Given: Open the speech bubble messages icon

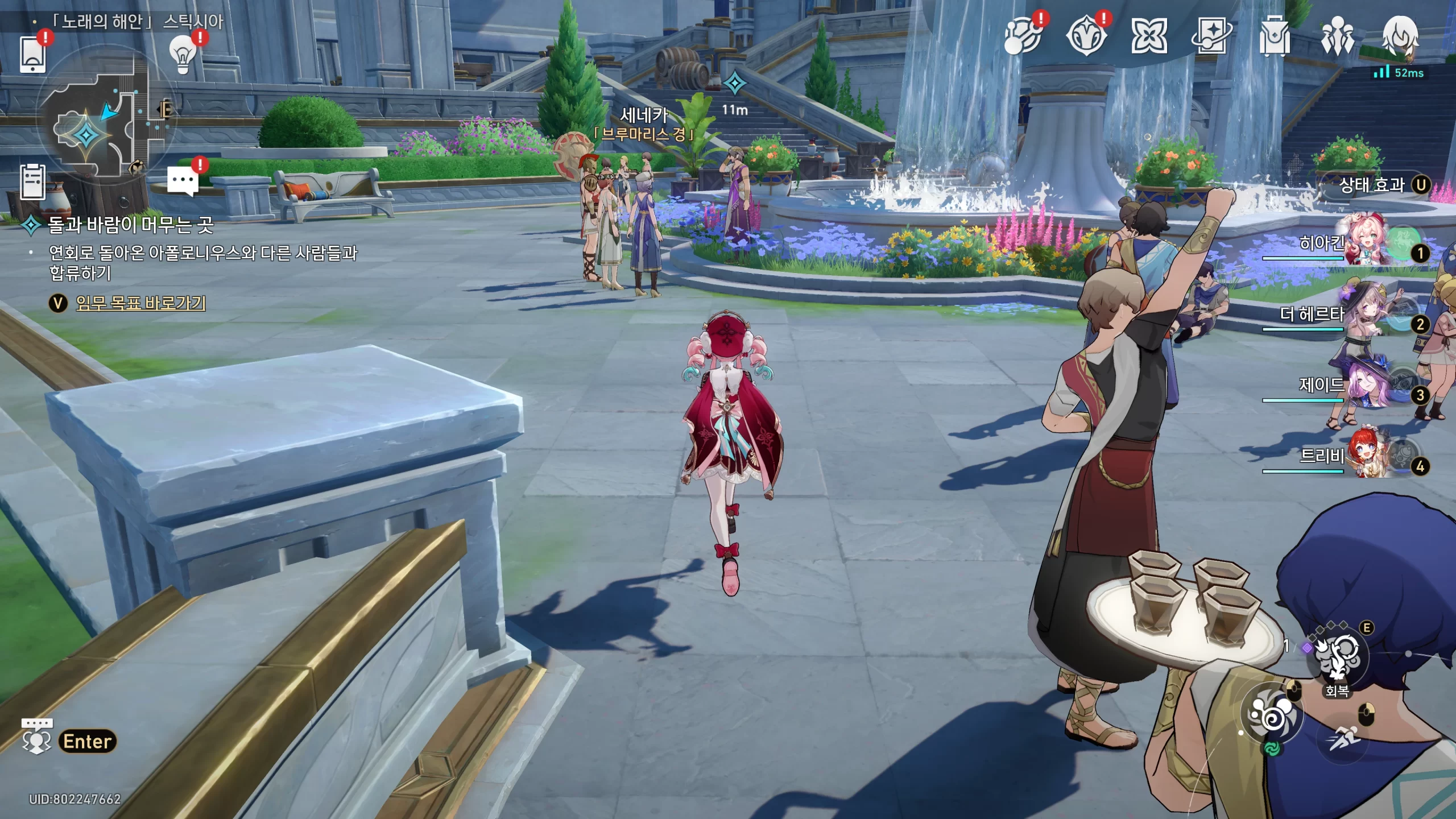Looking at the screenshot, I should click(183, 181).
